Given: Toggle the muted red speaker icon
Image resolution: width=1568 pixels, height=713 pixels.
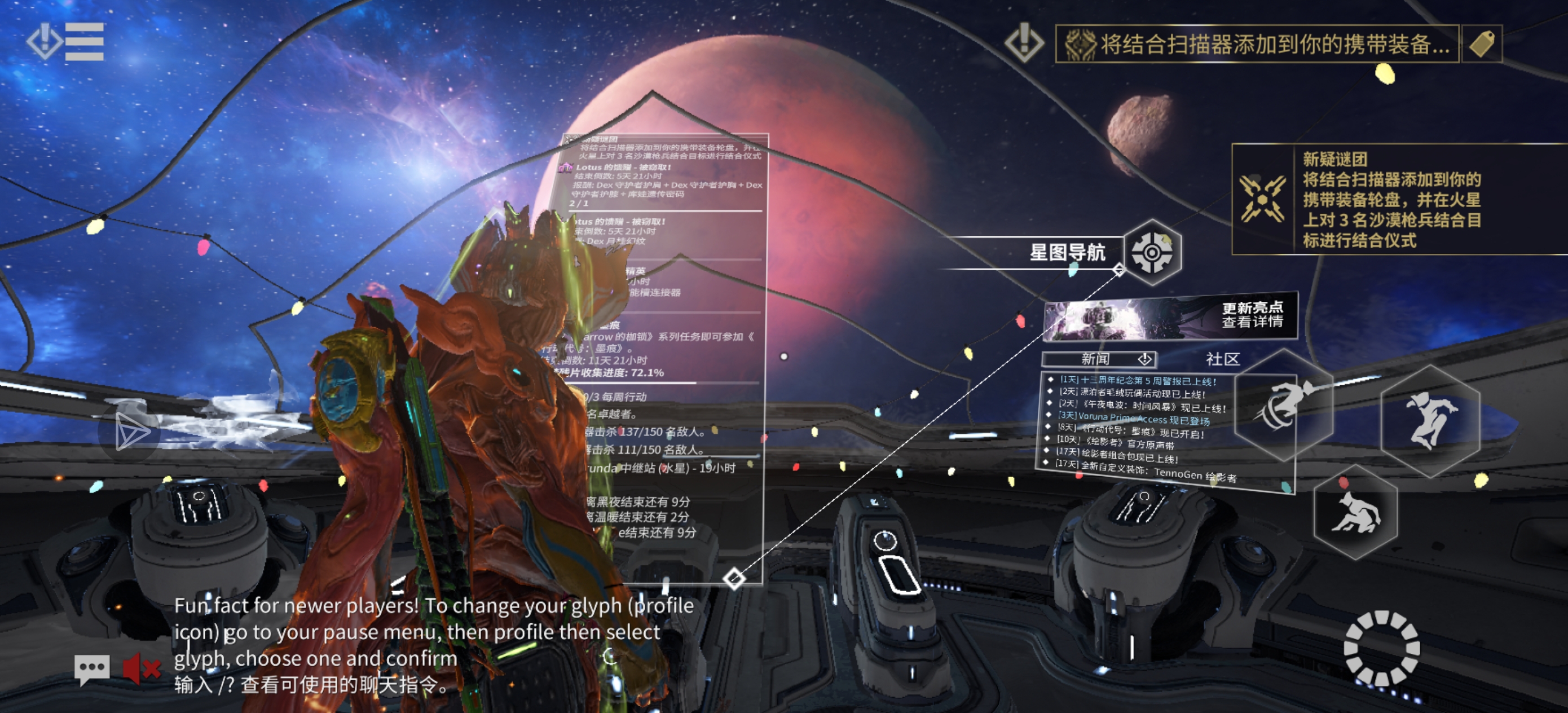Looking at the screenshot, I should [141, 669].
